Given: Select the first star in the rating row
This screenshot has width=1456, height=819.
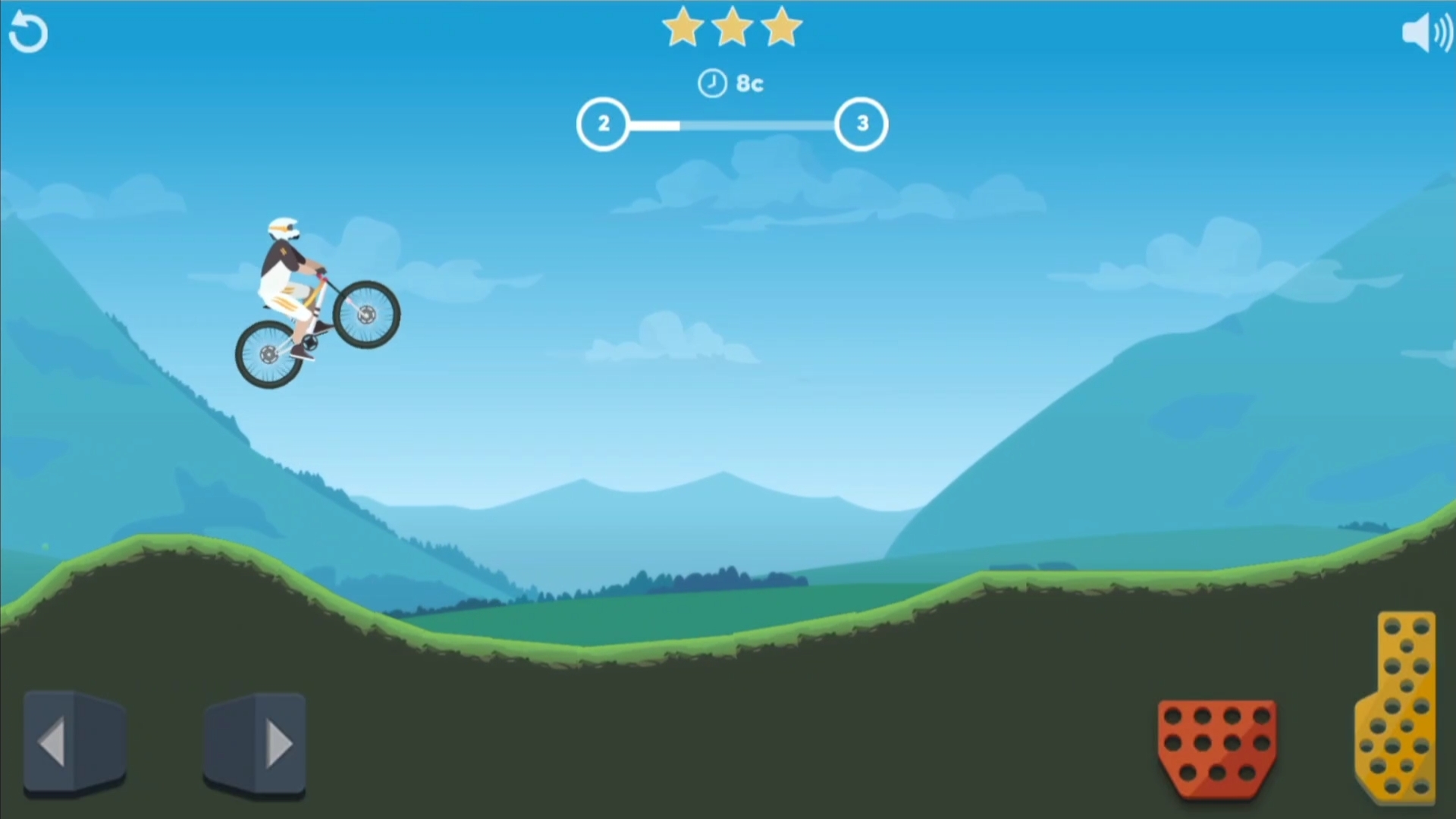Looking at the screenshot, I should (682, 27).
